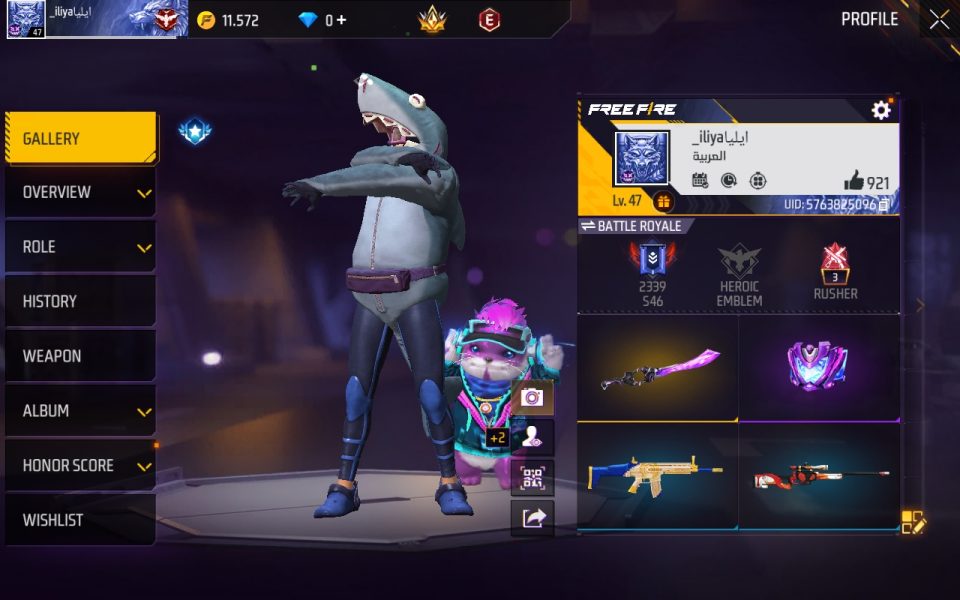Open the QR code scanner button
960x600 pixels.
click(x=532, y=477)
